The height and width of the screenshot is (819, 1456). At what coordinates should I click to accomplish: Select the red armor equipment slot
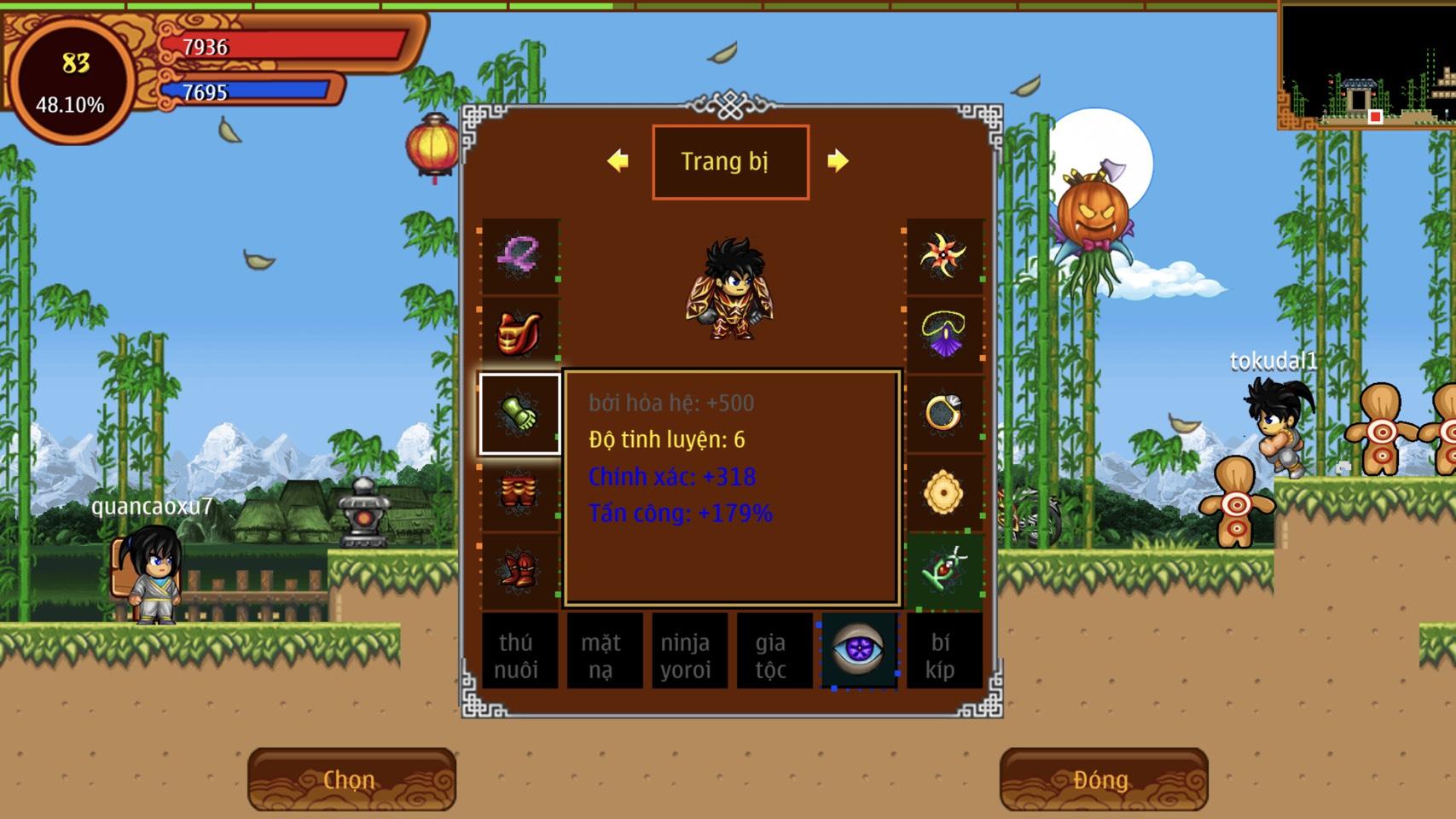[x=520, y=334]
